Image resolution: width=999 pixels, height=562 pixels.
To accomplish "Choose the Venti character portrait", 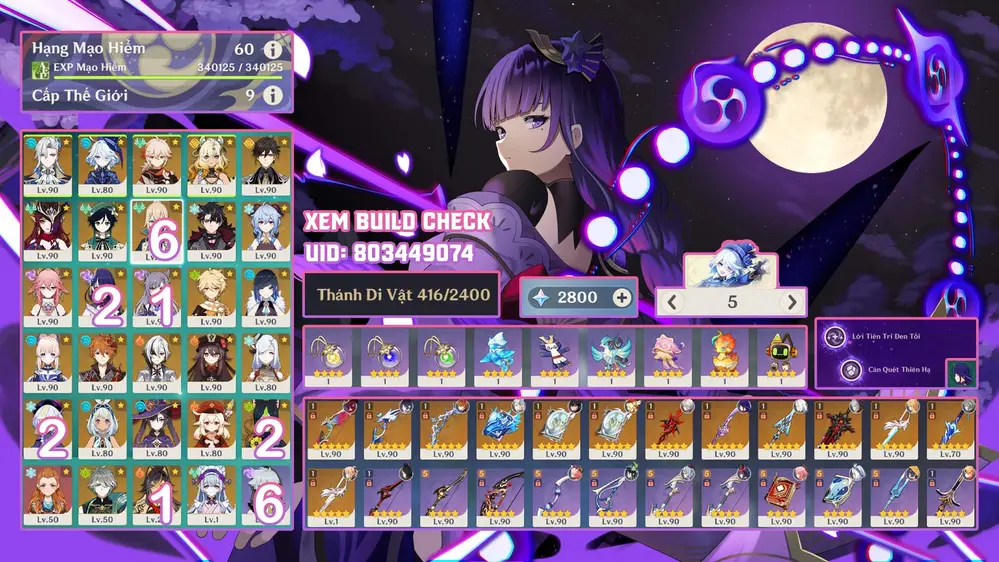I will 102,229.
